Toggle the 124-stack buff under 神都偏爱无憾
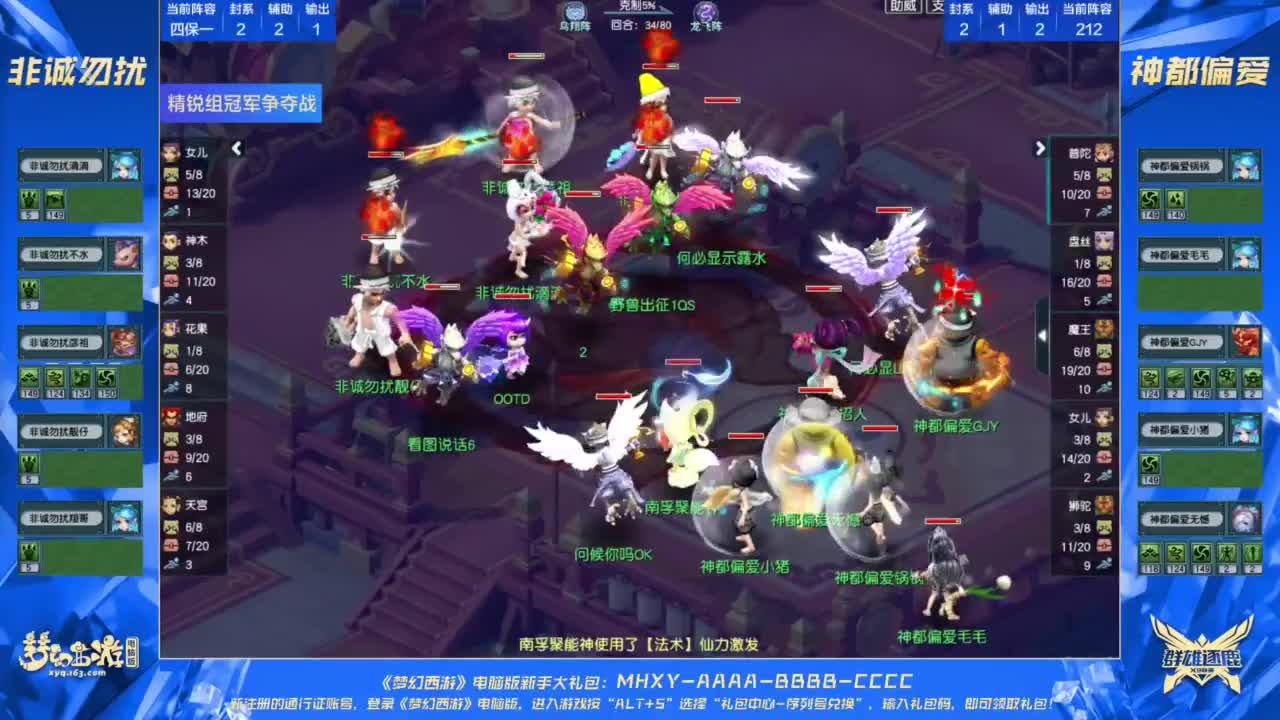The width and height of the screenshot is (1280, 720). (1175, 553)
